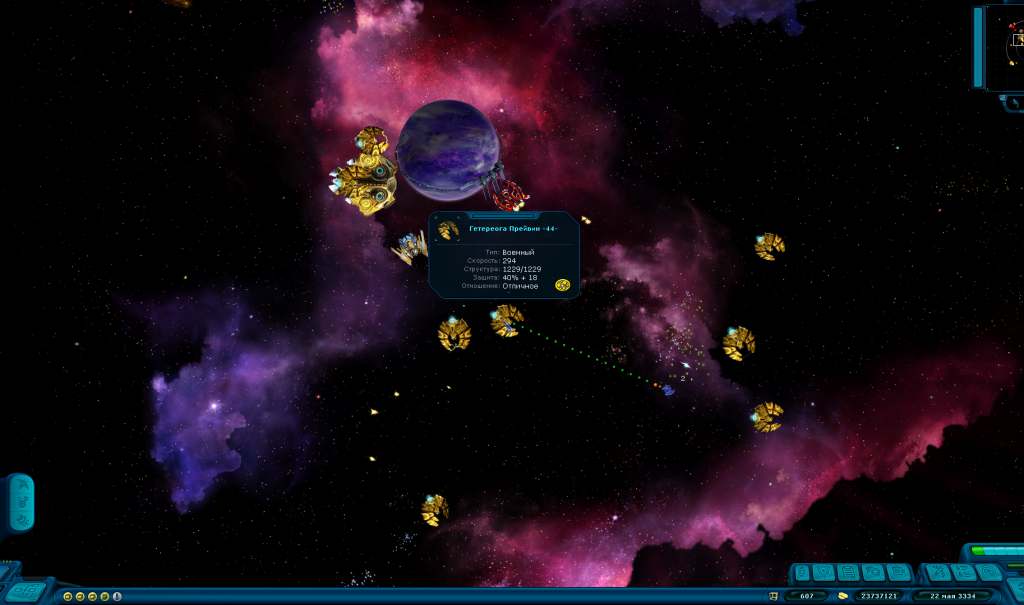1024x605 pixels.
Task: Toggle the vertical bar beside the minimap
Action: tap(979, 47)
